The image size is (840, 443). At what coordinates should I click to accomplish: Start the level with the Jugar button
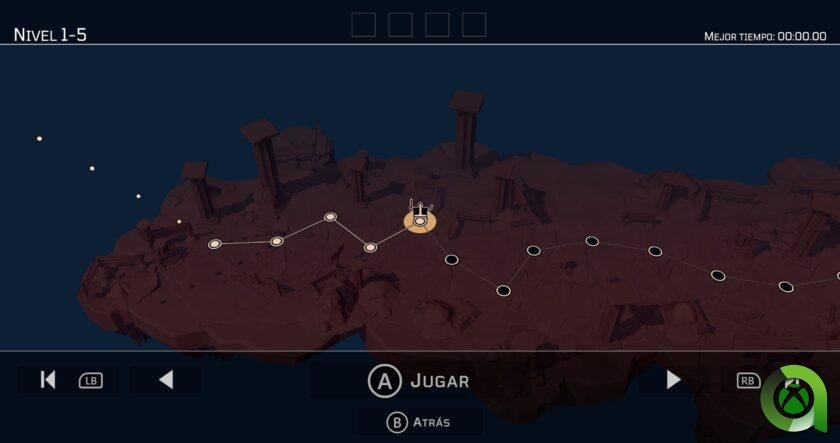[x=419, y=380]
